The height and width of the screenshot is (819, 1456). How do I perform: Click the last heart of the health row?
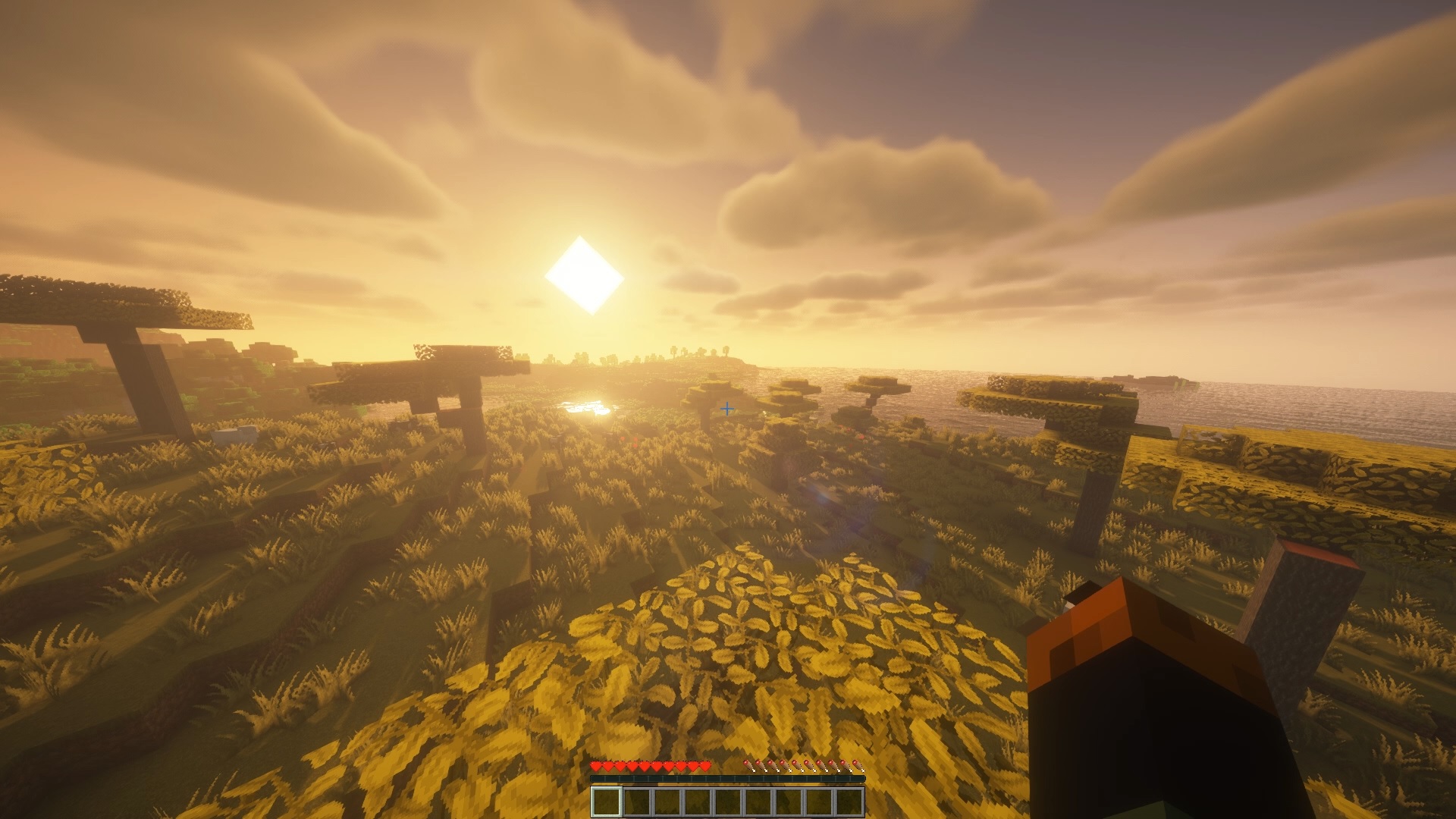click(x=704, y=766)
